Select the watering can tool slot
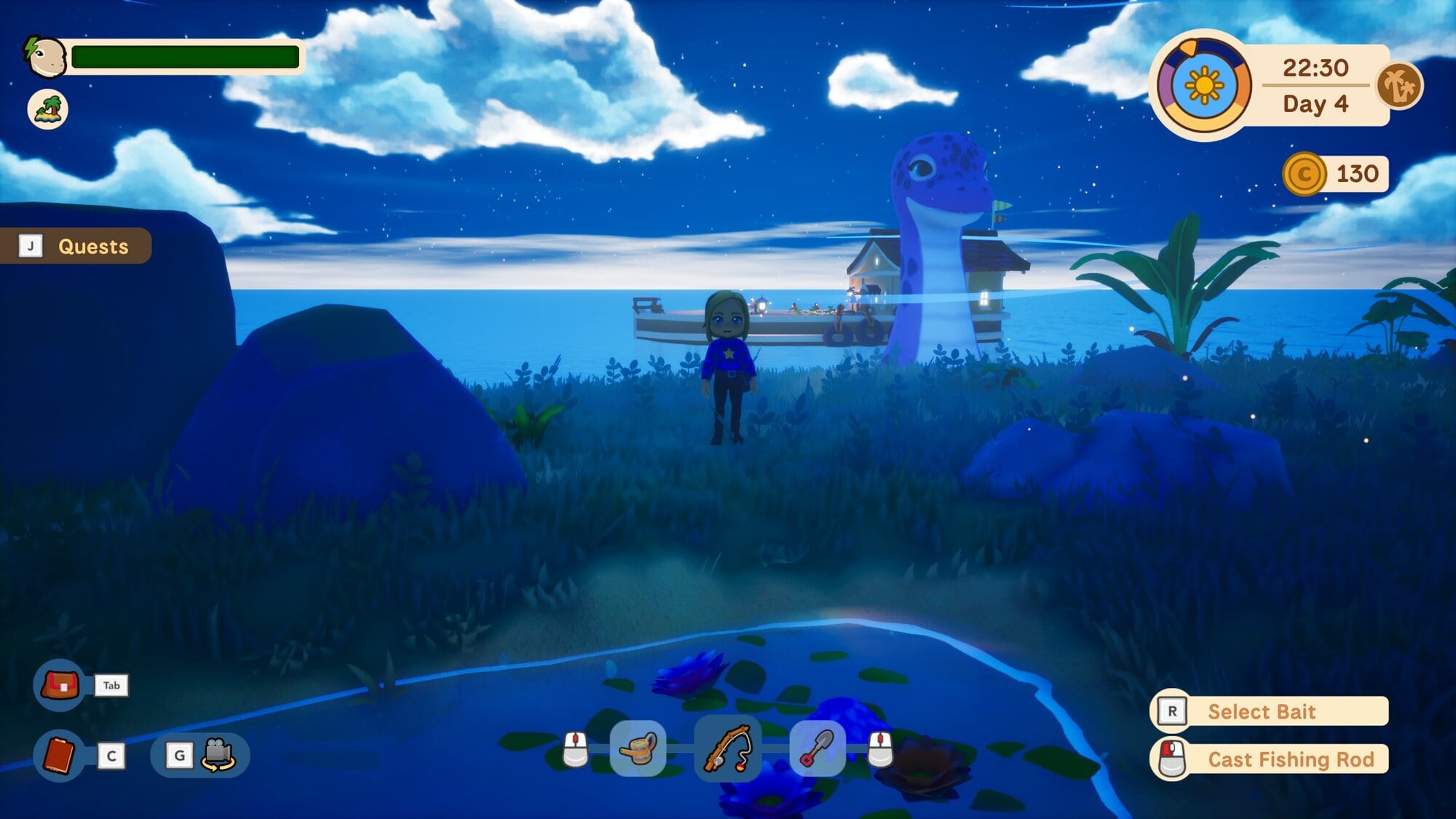Screen dimensions: 1456x819 (638, 748)
